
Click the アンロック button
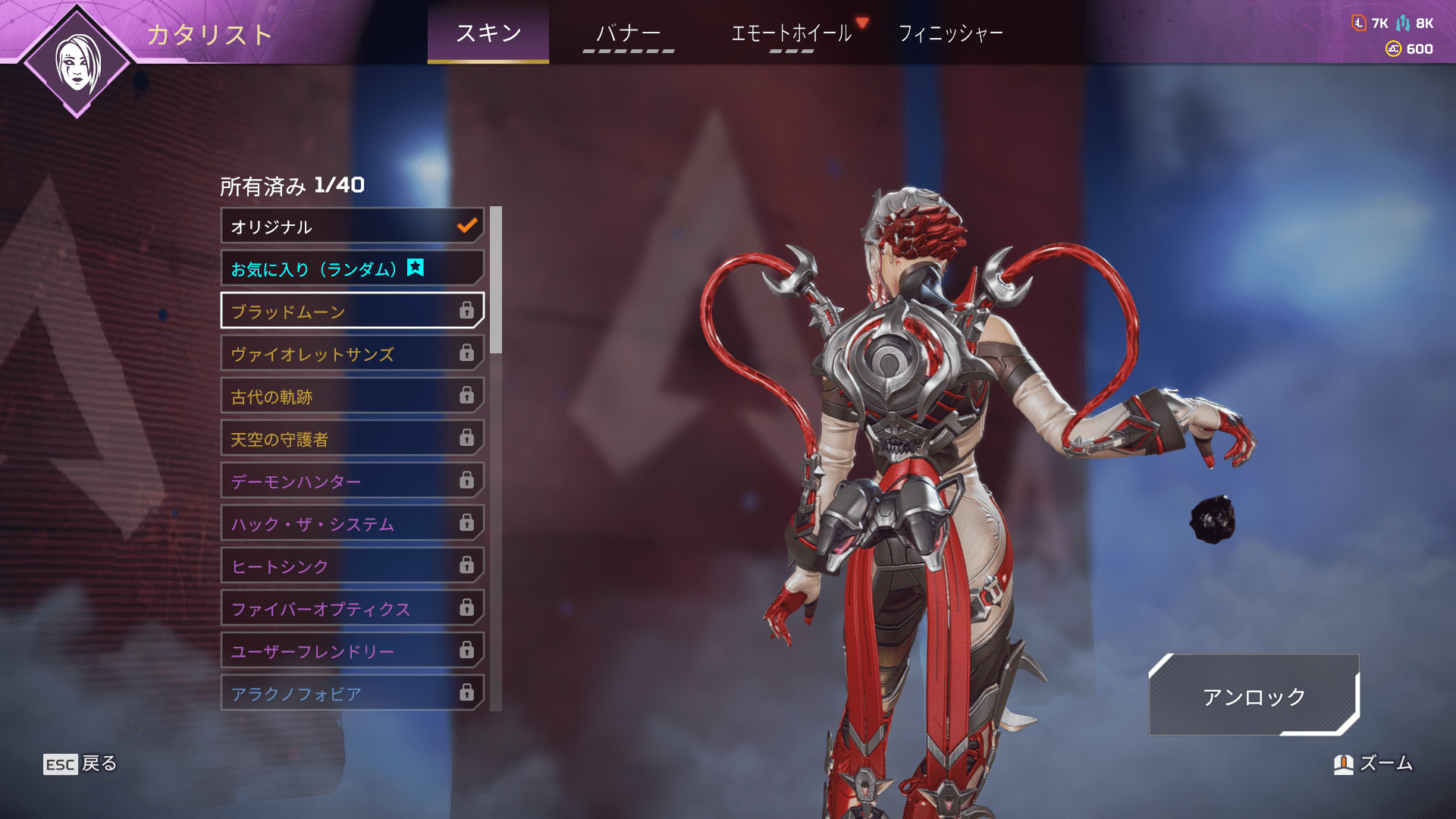[x=1254, y=695]
